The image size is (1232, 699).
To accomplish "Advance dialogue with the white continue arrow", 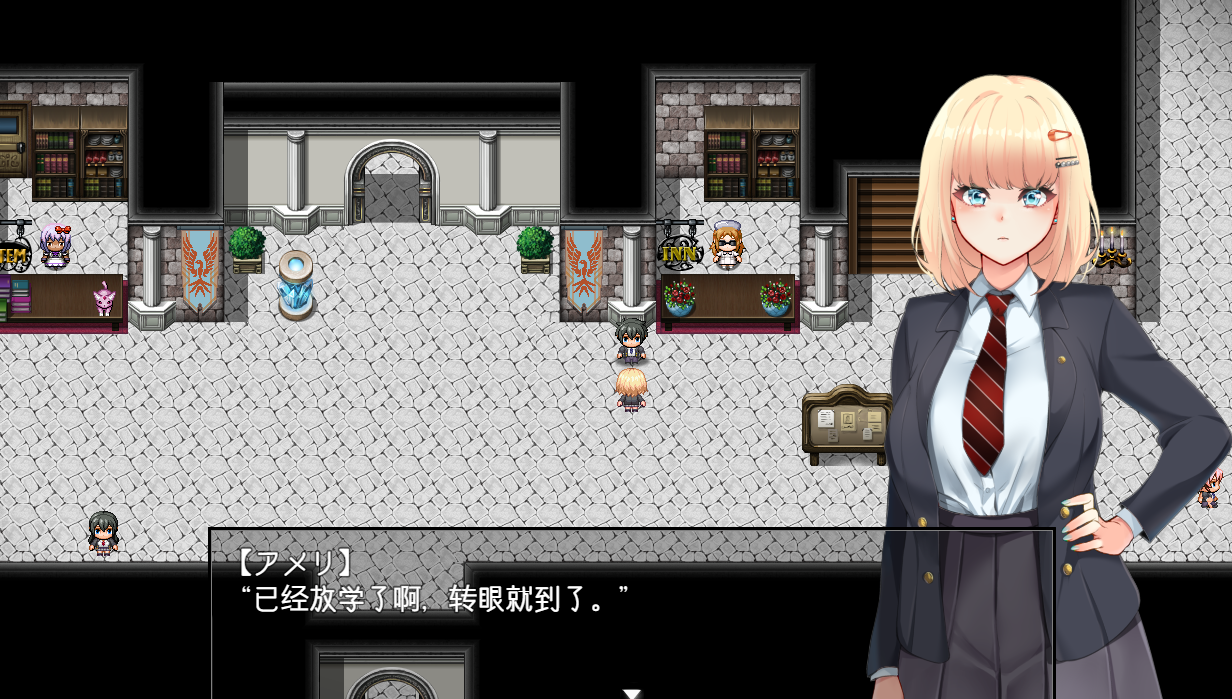I will (x=631, y=693).
